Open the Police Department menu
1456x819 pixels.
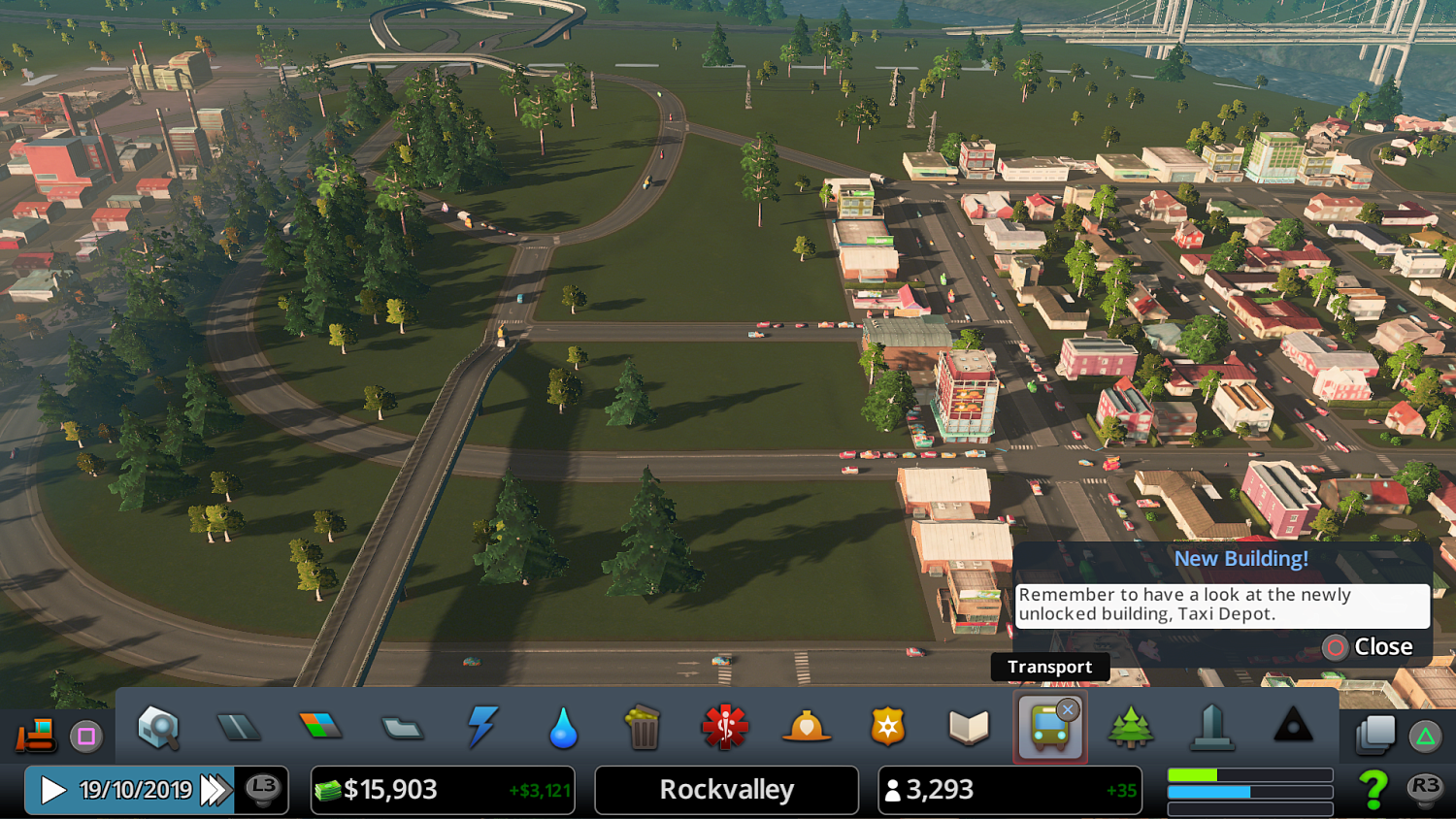pyautogui.click(x=887, y=726)
